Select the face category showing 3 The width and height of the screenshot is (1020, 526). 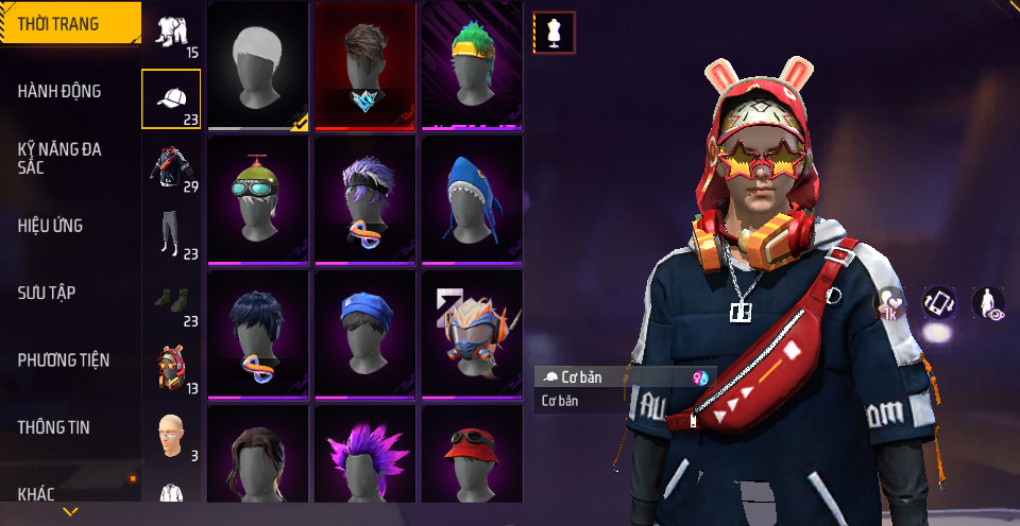pyautogui.click(x=171, y=437)
